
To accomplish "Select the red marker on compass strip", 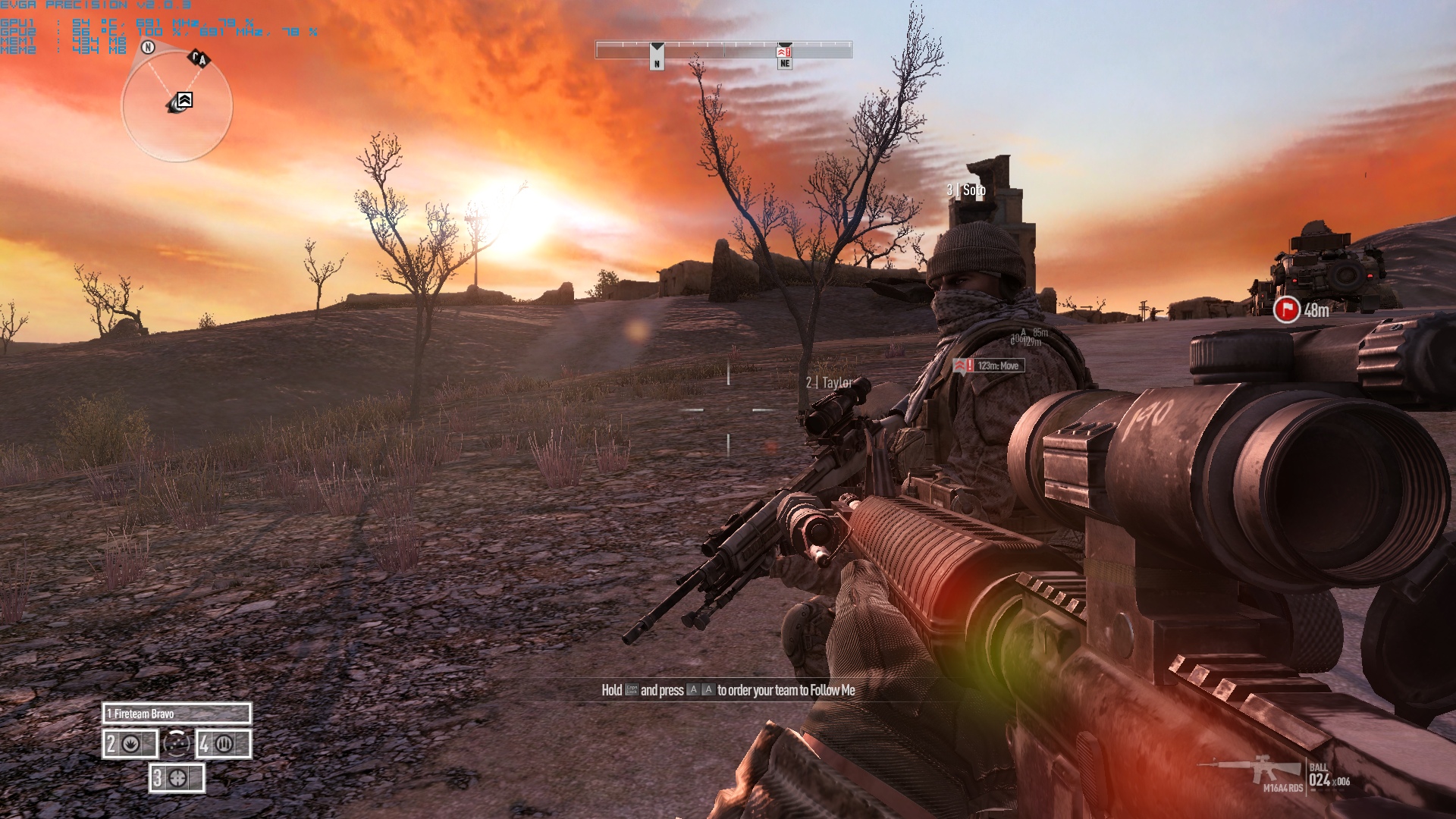I will point(784,52).
